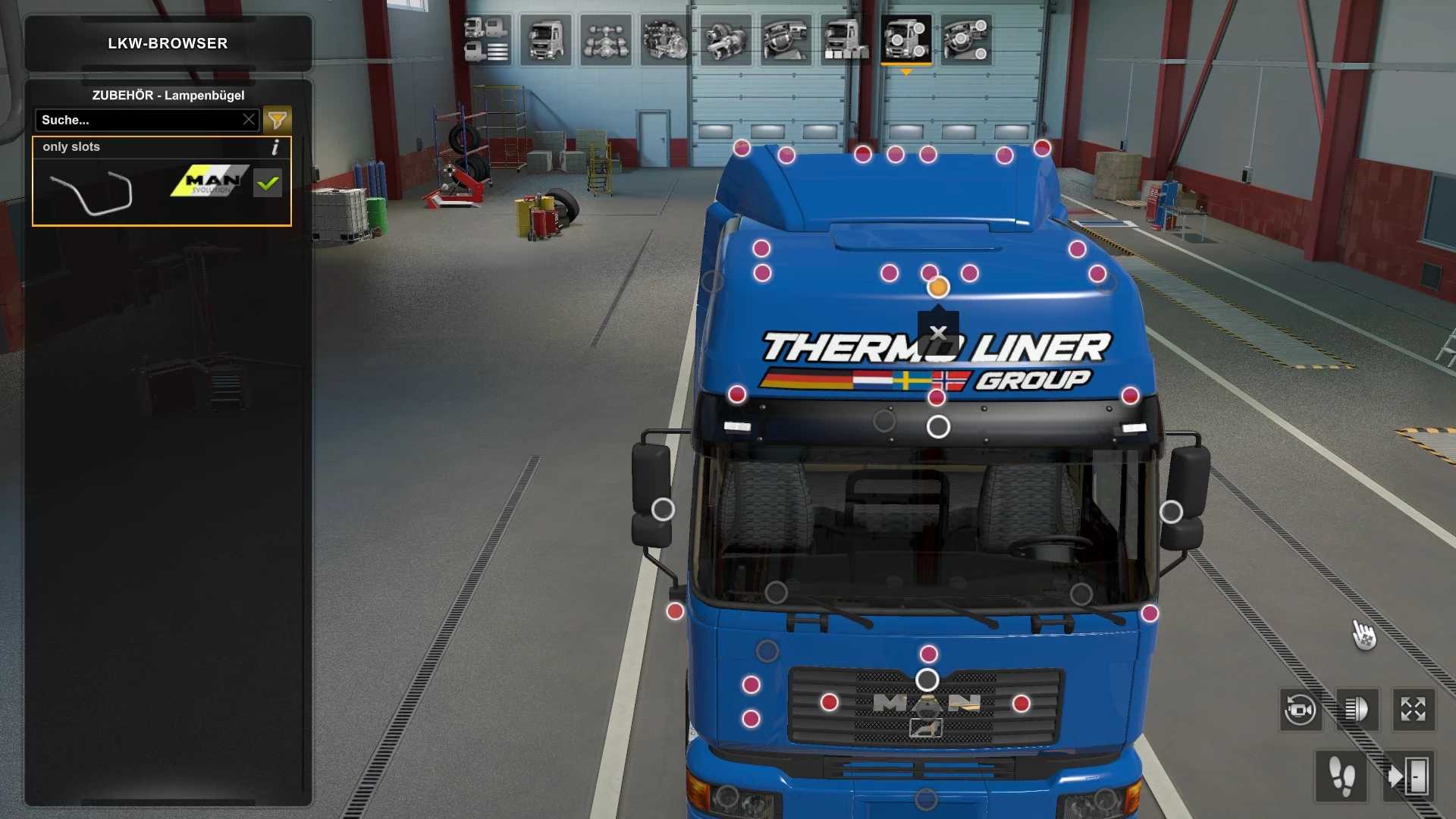Switch to the transmission gearbox tab

(726, 39)
